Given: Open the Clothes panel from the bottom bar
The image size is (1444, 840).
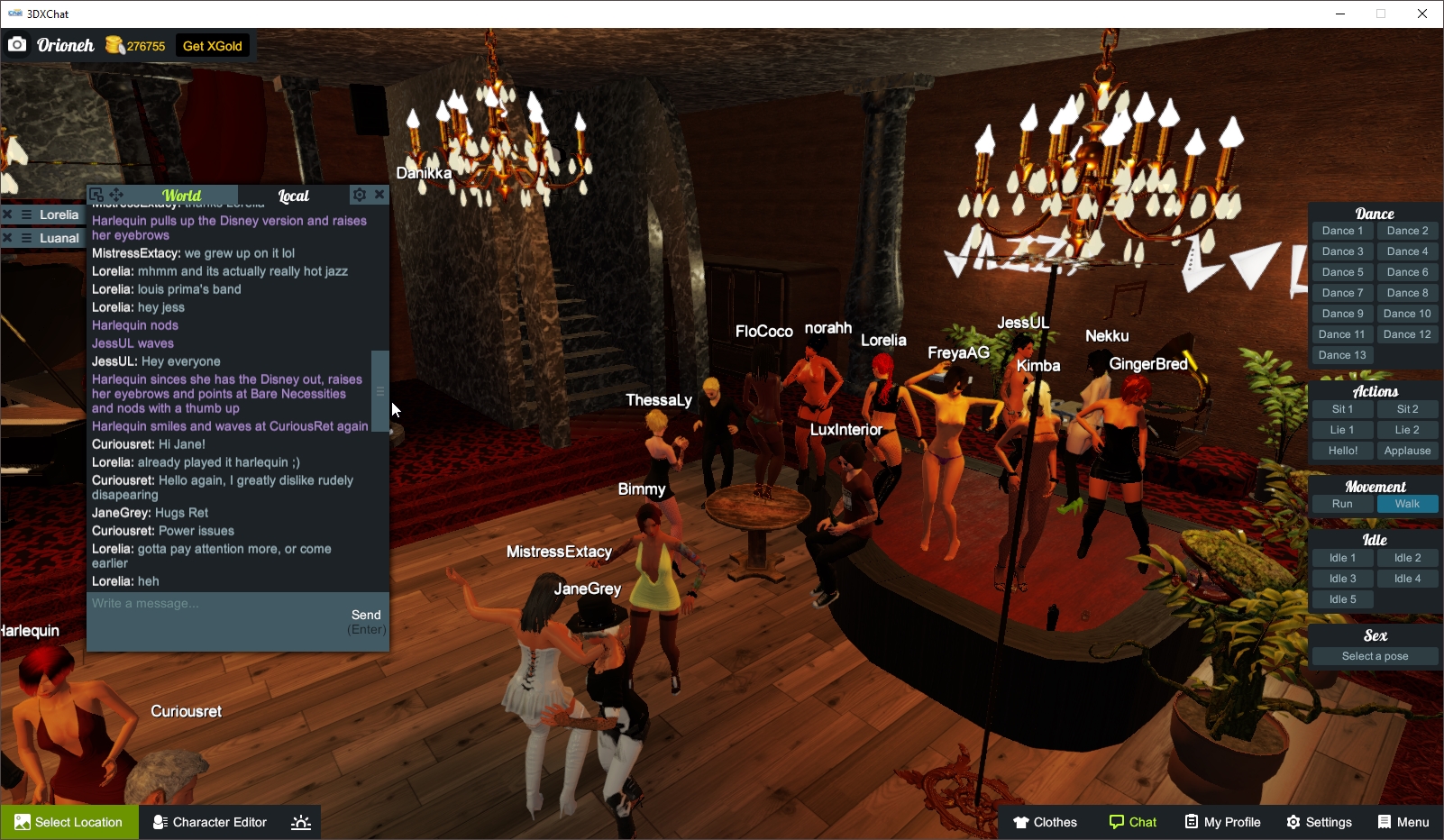Looking at the screenshot, I should (1046, 822).
